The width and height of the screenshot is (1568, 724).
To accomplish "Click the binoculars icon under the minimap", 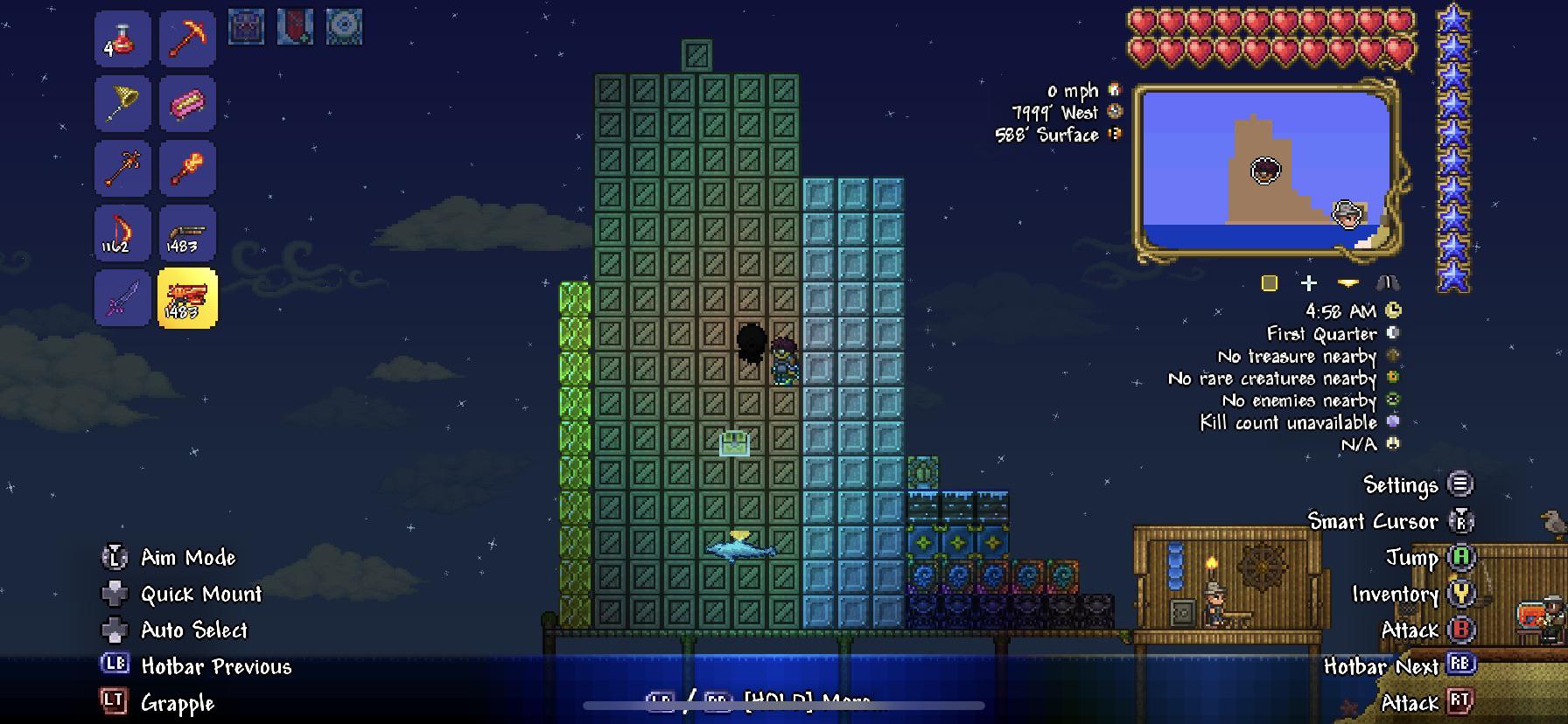I will [1388, 283].
